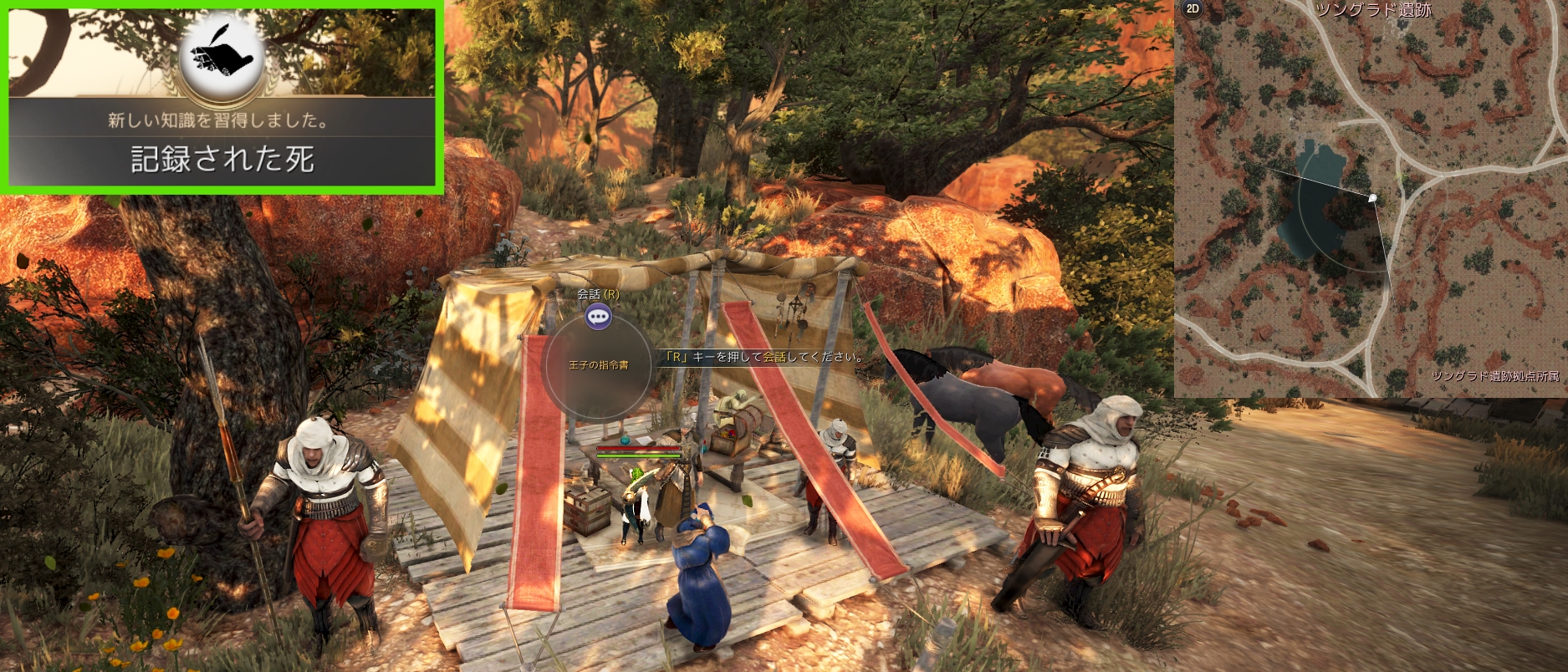Toggle the minimap 2D view button

point(1193,9)
